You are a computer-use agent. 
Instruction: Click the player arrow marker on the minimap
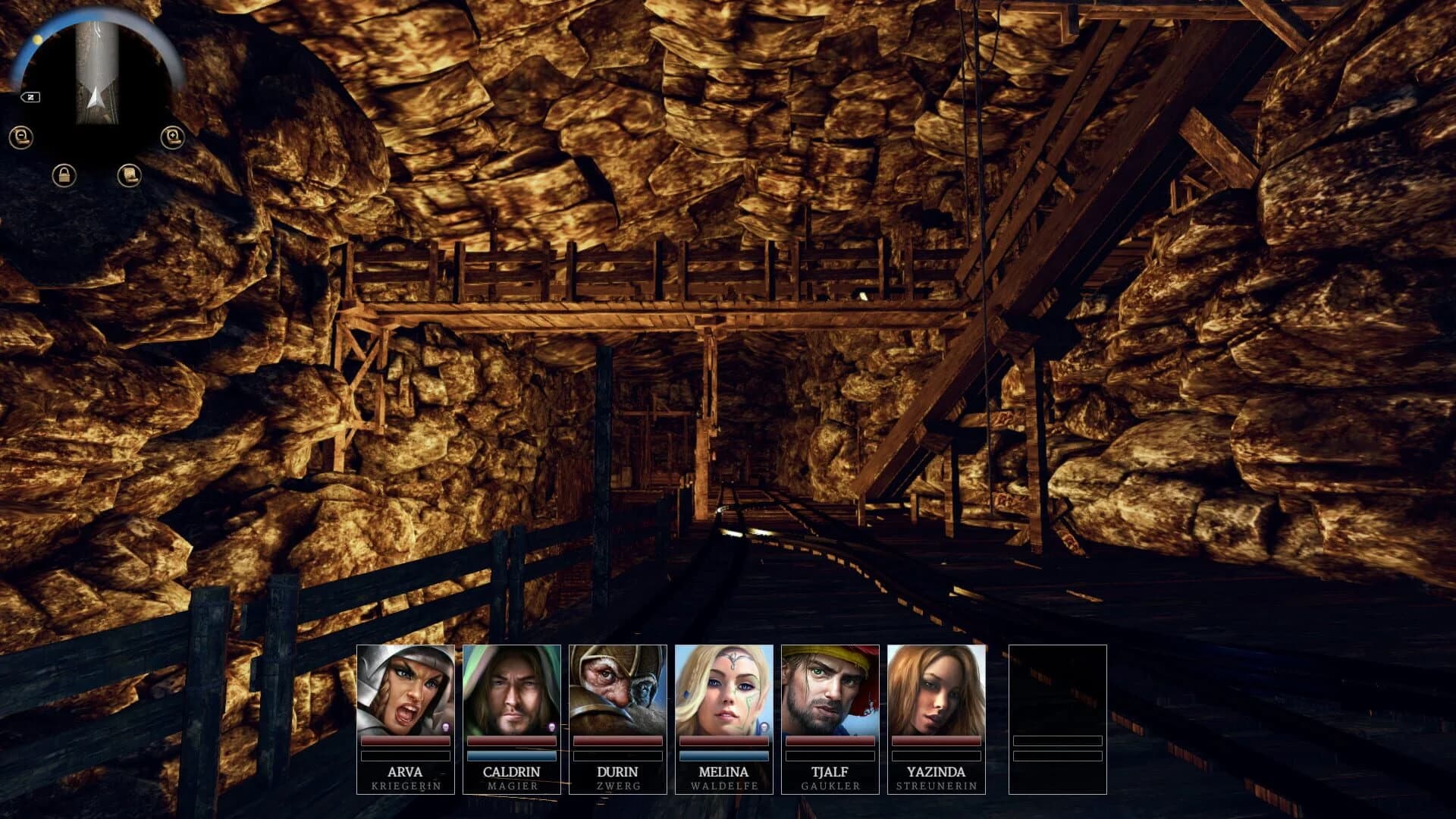point(96,97)
